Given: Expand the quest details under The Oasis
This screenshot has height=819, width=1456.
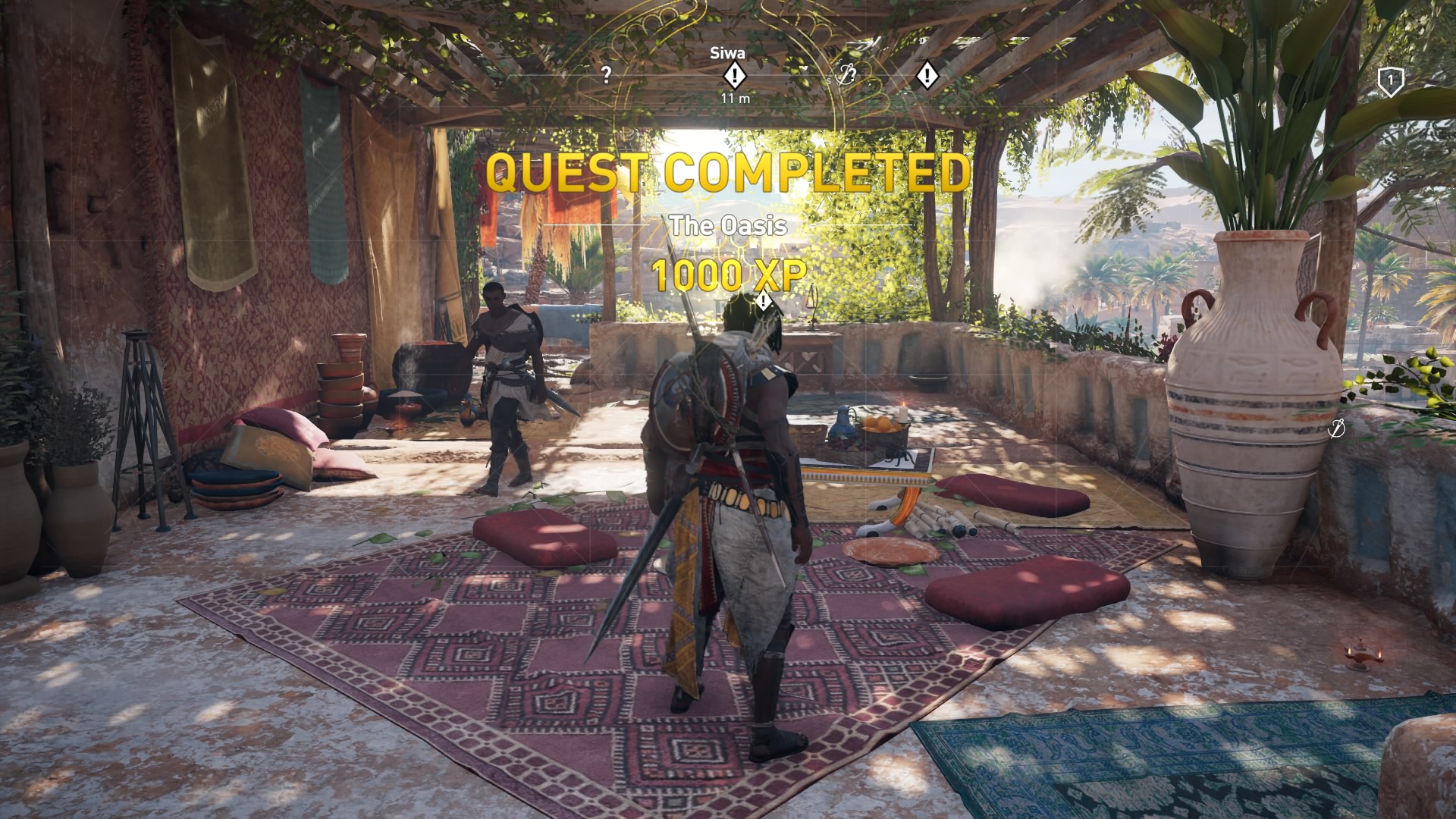Looking at the screenshot, I should 728,224.
